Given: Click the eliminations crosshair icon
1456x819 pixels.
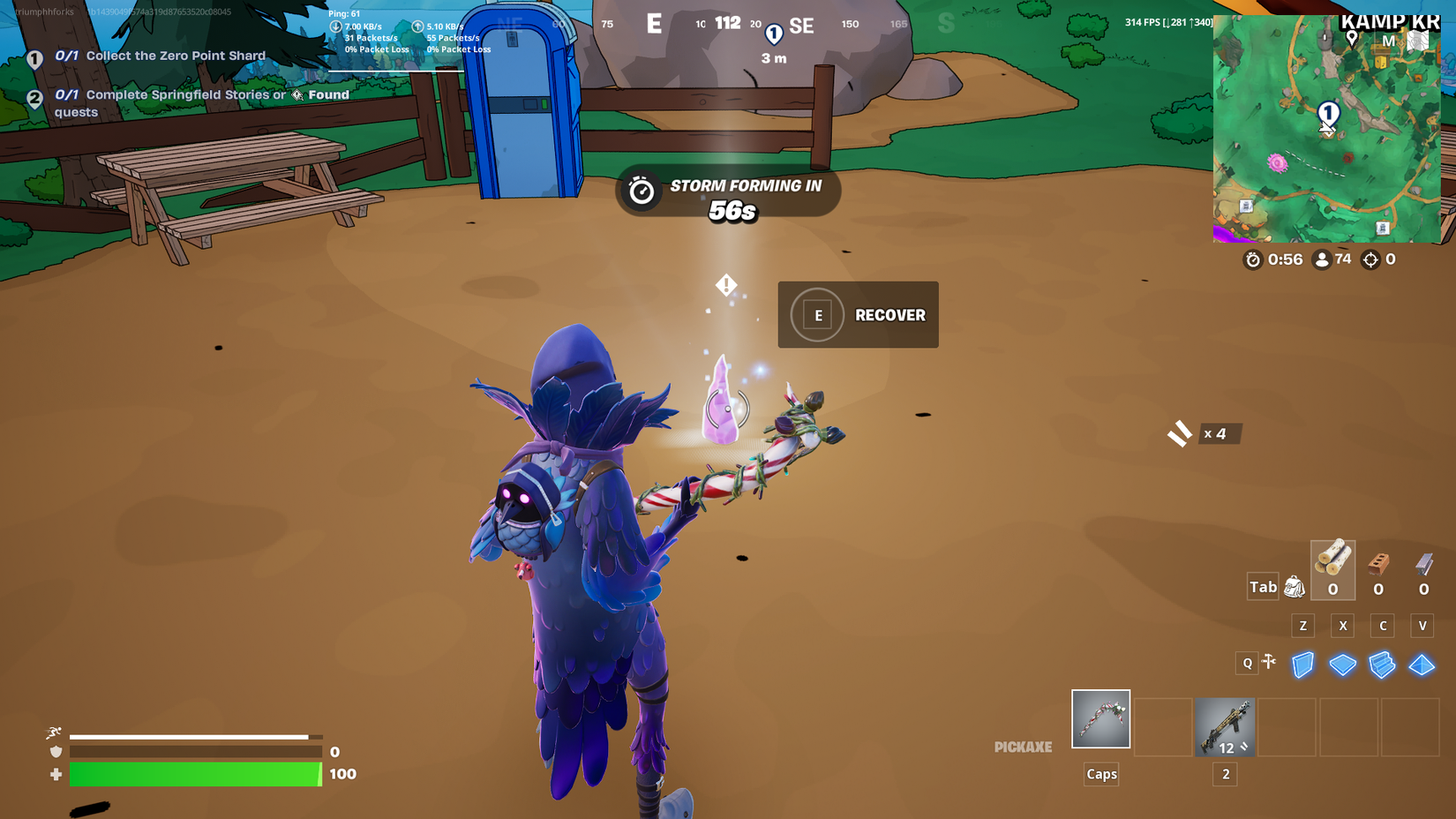Looking at the screenshot, I should [x=1370, y=259].
